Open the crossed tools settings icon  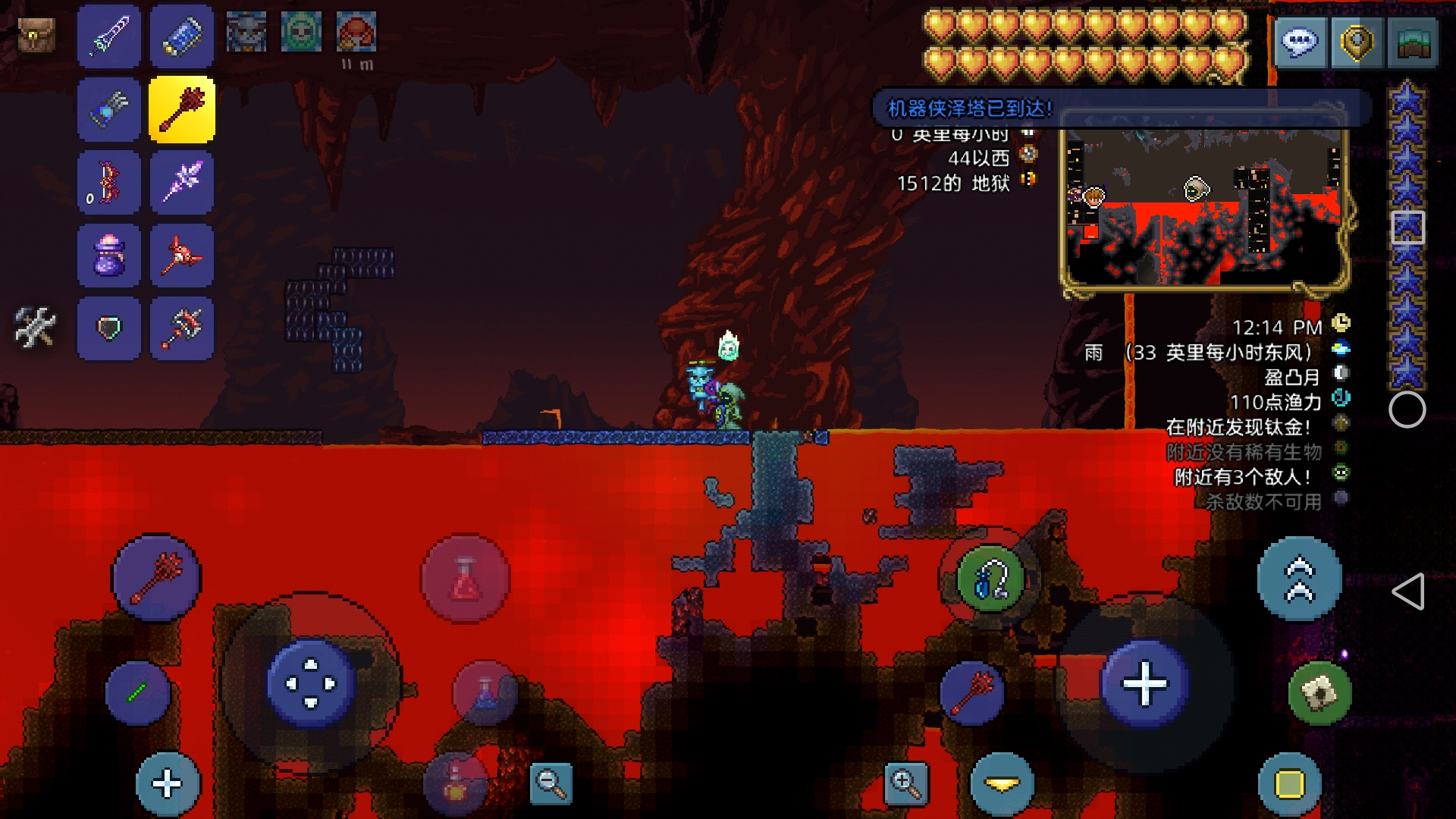tap(35, 328)
